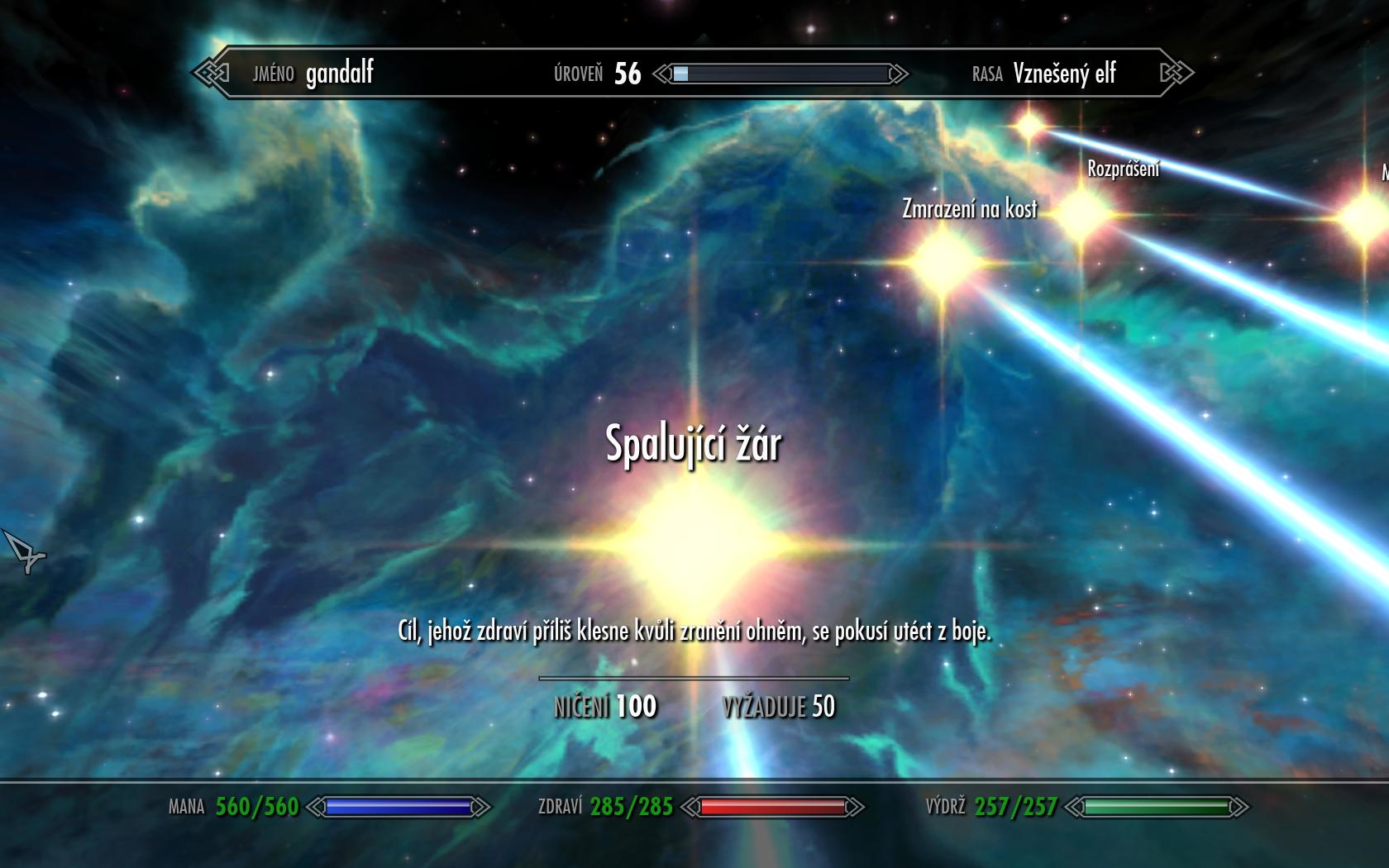Select the Rozprášení perk star
Viewport: 1389px width, 868px height.
pos(1080,214)
